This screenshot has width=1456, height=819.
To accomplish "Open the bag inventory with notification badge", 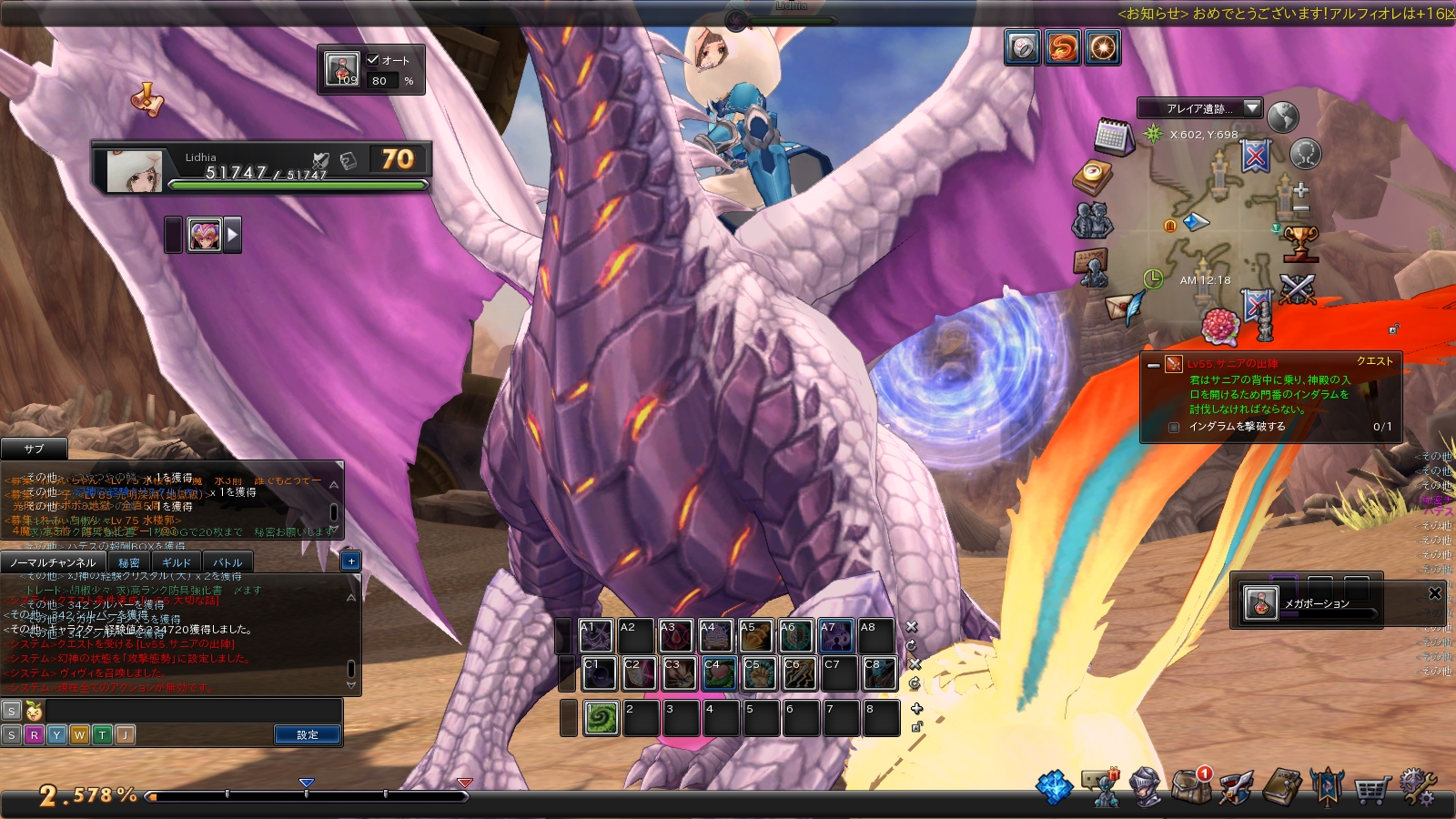I will pyautogui.click(x=1190, y=786).
